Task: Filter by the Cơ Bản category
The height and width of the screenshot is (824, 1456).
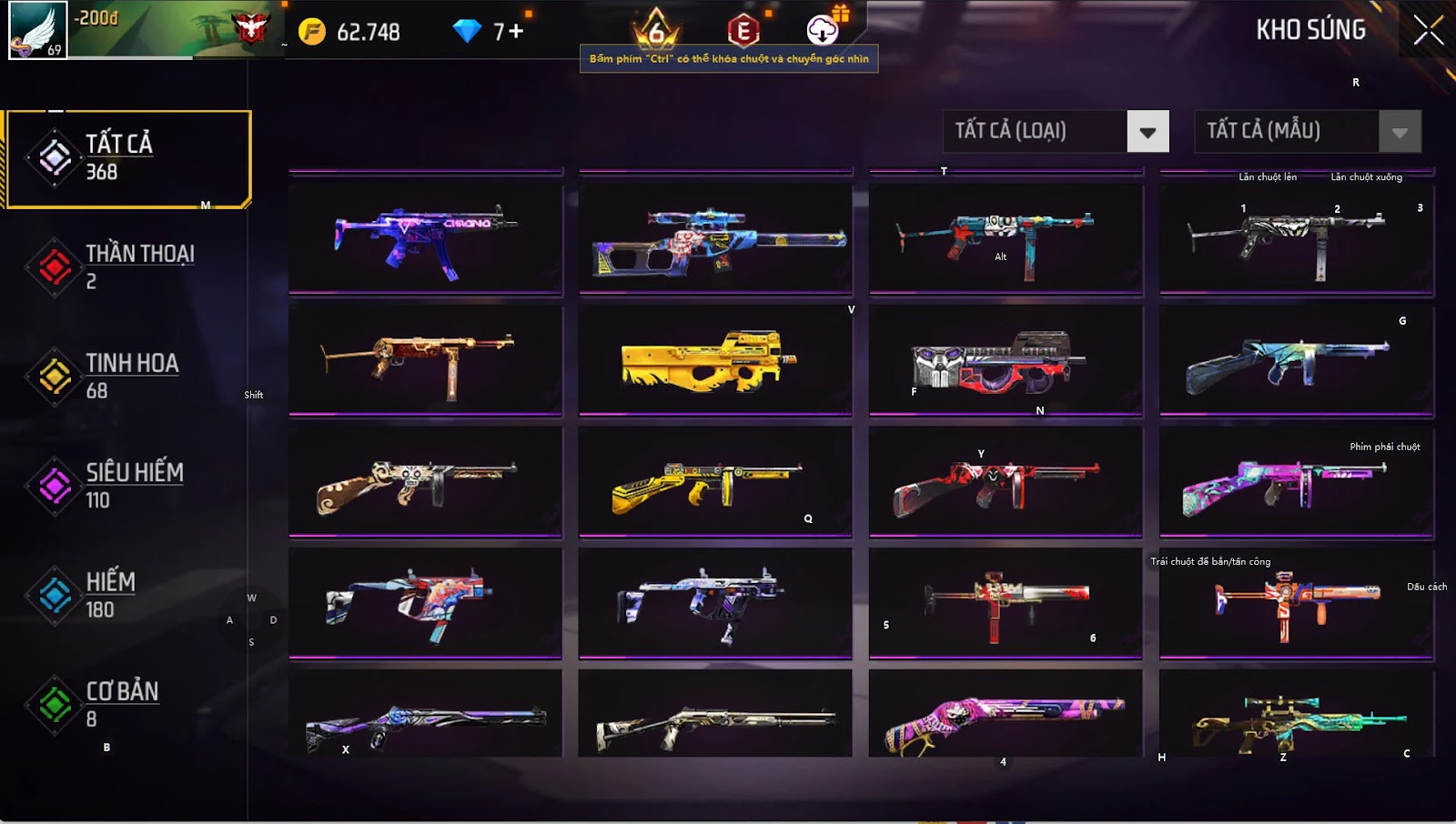Action: (x=127, y=704)
